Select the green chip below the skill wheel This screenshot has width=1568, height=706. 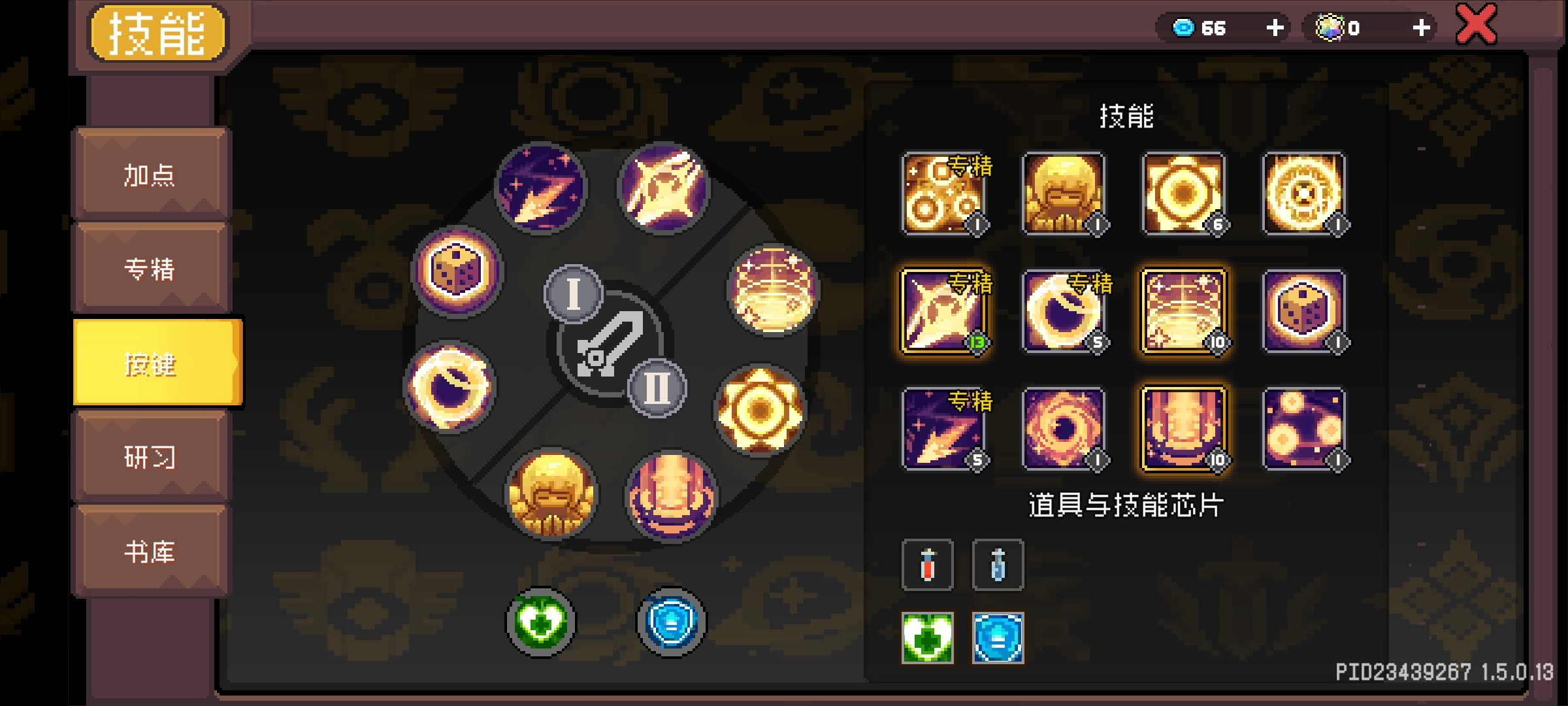[x=540, y=622]
